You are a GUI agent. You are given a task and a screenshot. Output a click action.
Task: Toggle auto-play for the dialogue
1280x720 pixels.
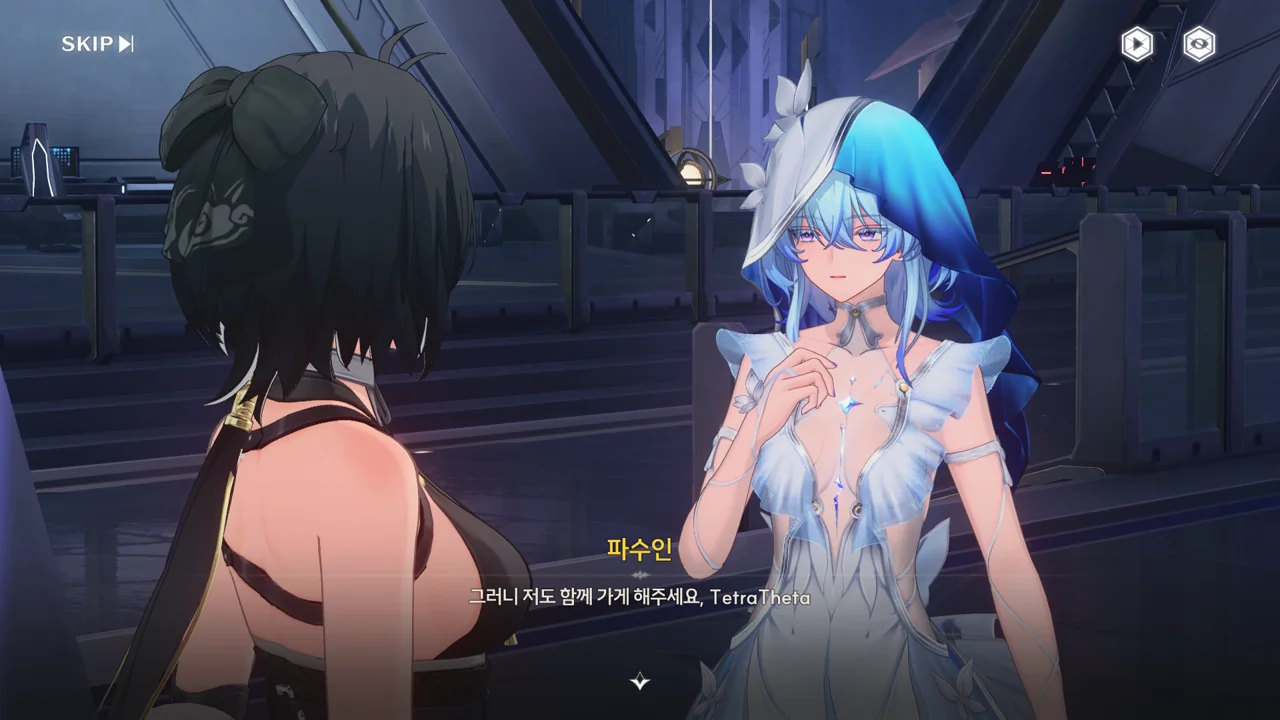[x=1136, y=44]
